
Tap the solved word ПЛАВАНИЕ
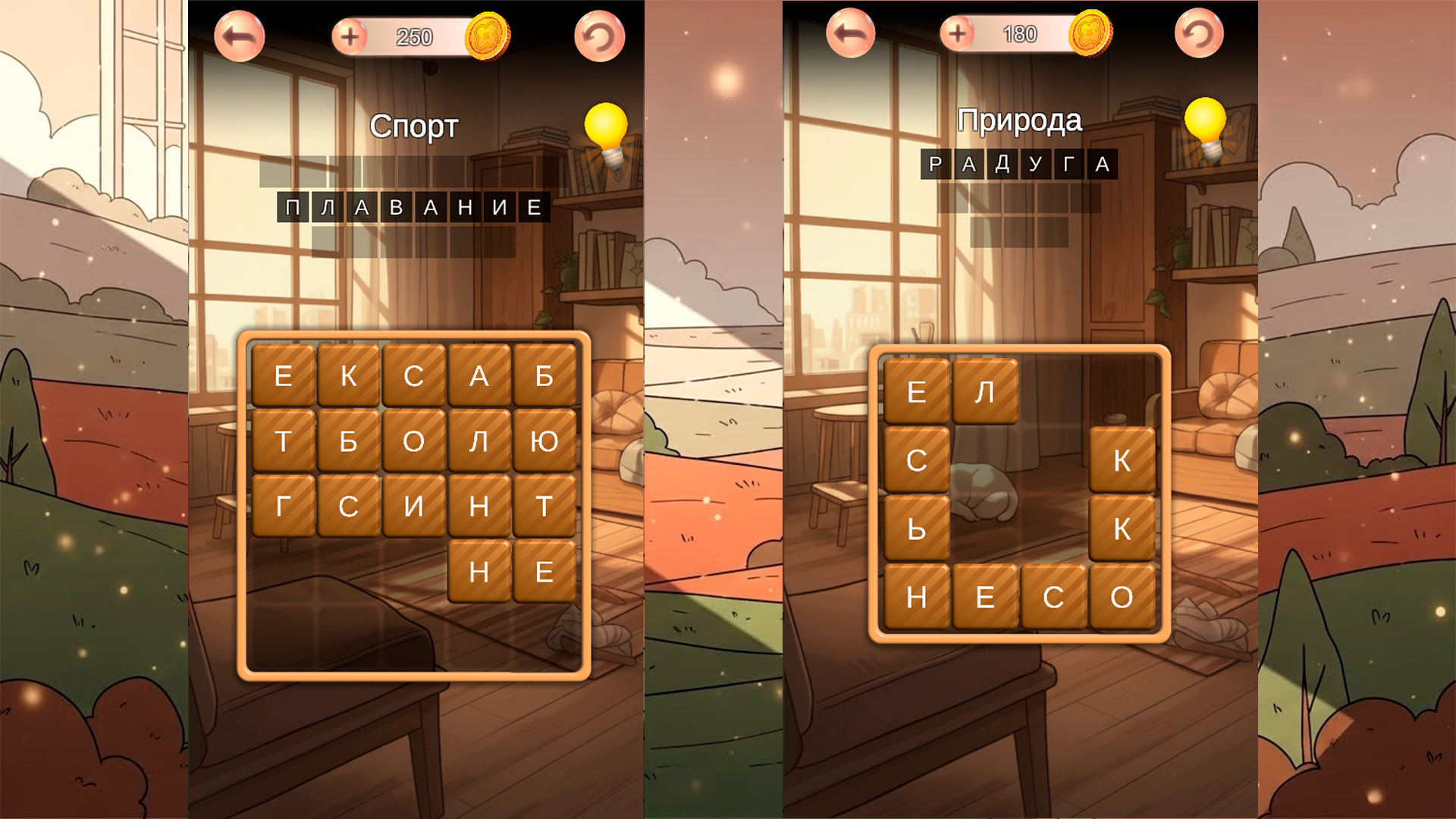(415, 206)
